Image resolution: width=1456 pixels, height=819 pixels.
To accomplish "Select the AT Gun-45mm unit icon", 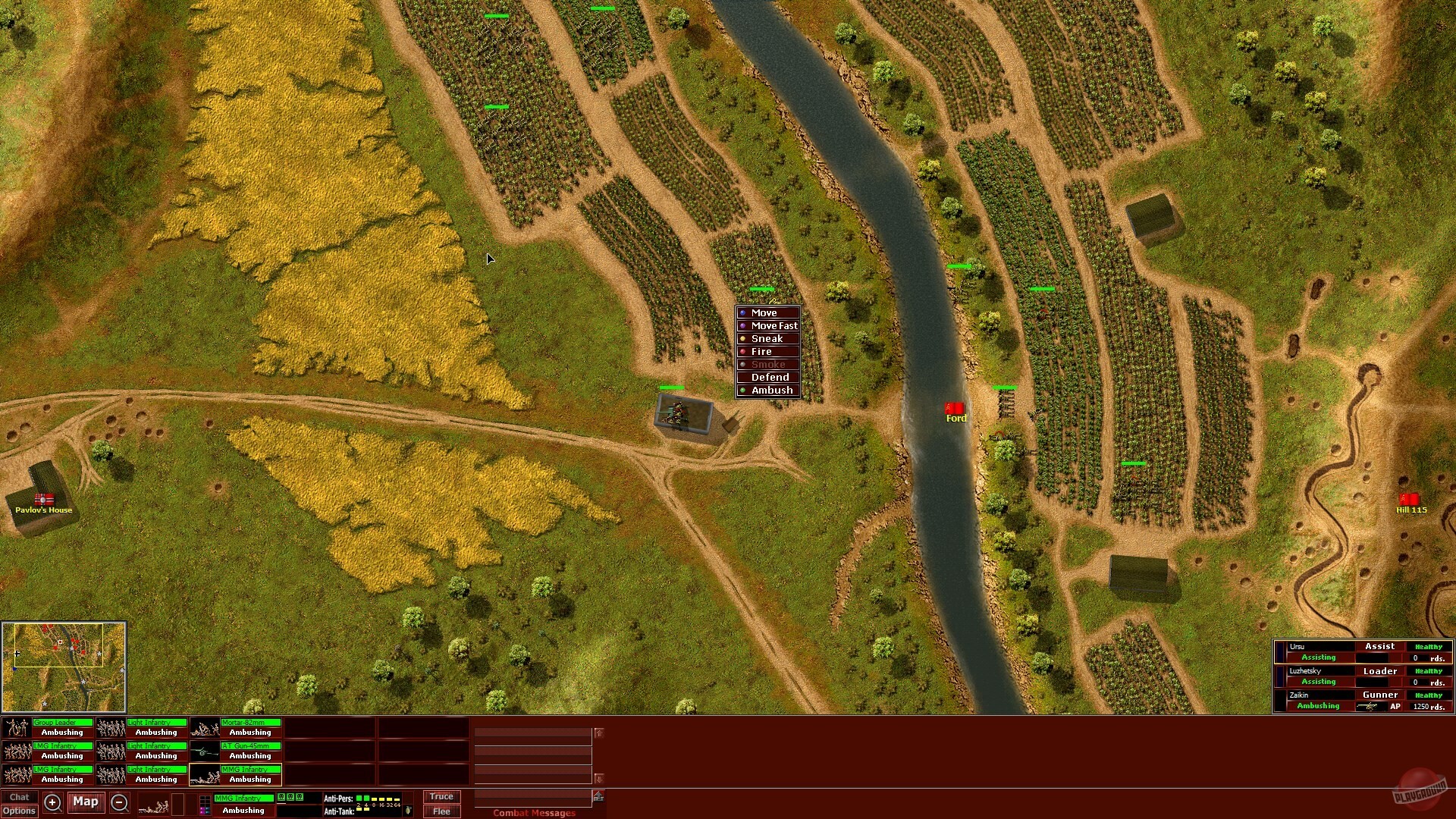I will tap(205, 750).
